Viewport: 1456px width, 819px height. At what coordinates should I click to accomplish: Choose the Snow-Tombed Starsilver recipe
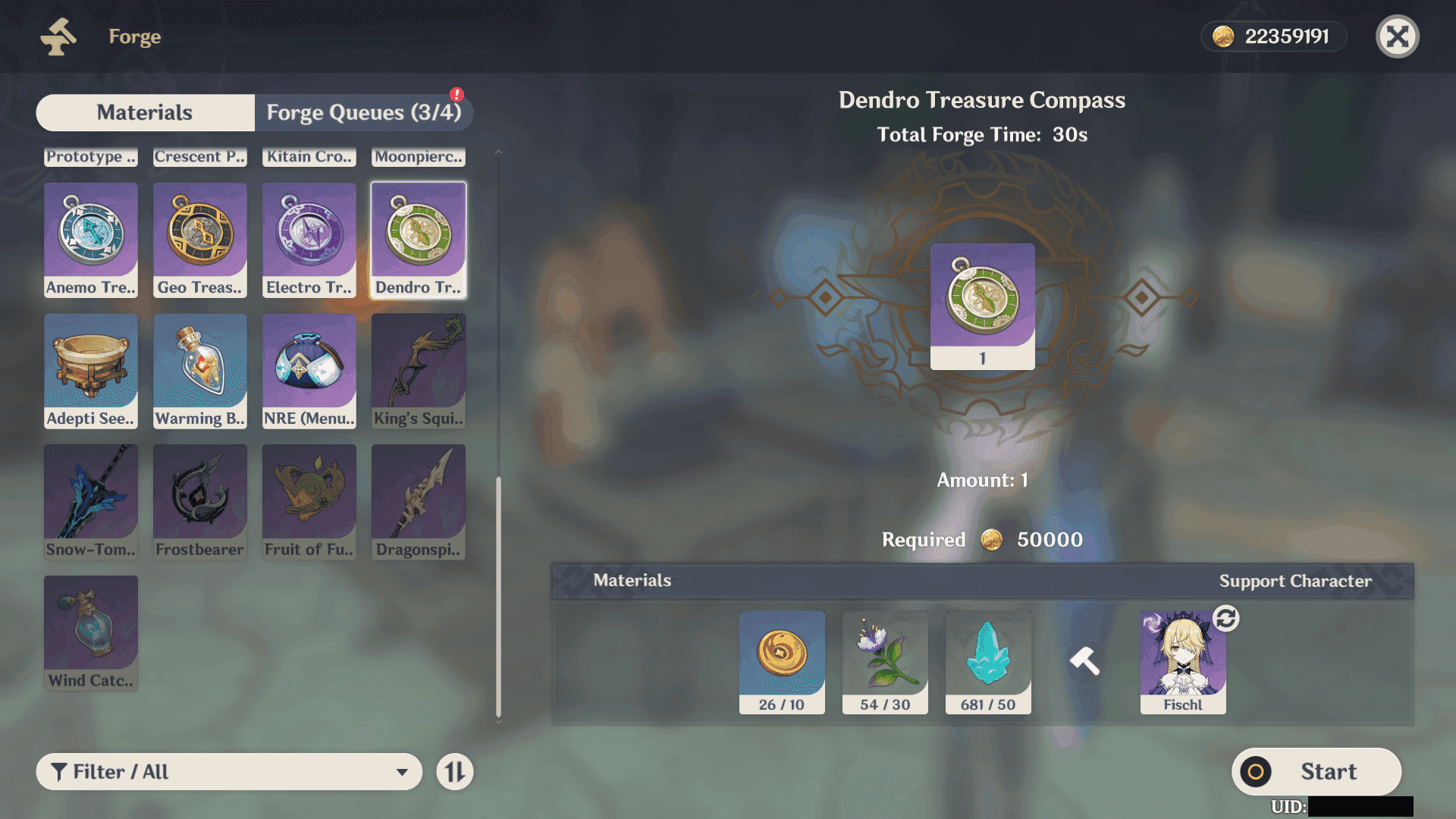(x=91, y=502)
